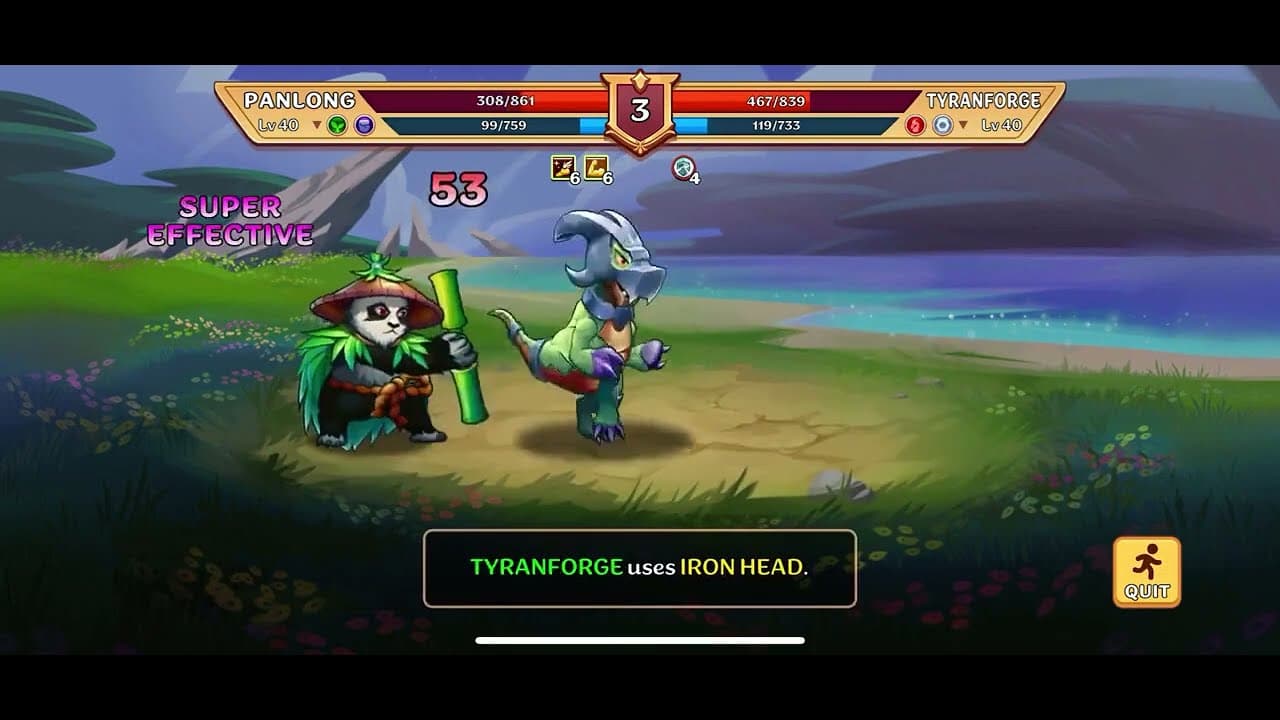Tap Tyranforge's red fire type icon
Screen dimensions: 1280x720
915,122
